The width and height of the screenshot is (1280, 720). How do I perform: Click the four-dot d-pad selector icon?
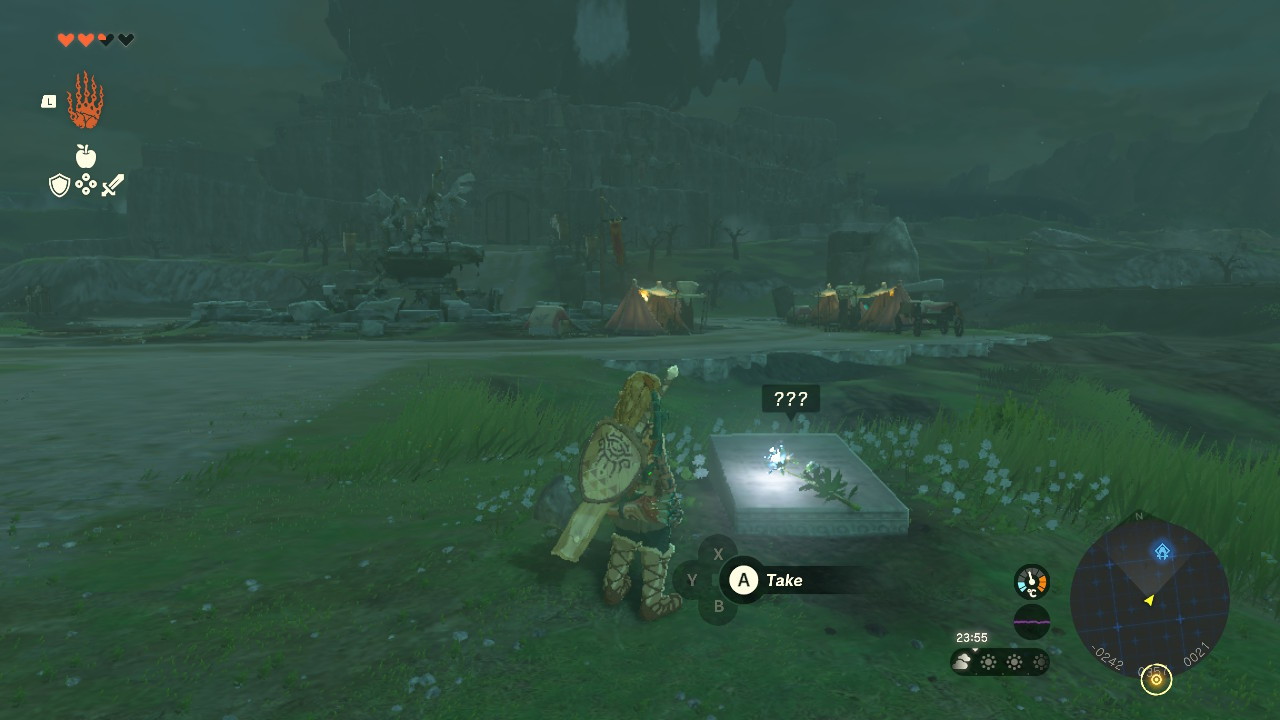click(86, 185)
